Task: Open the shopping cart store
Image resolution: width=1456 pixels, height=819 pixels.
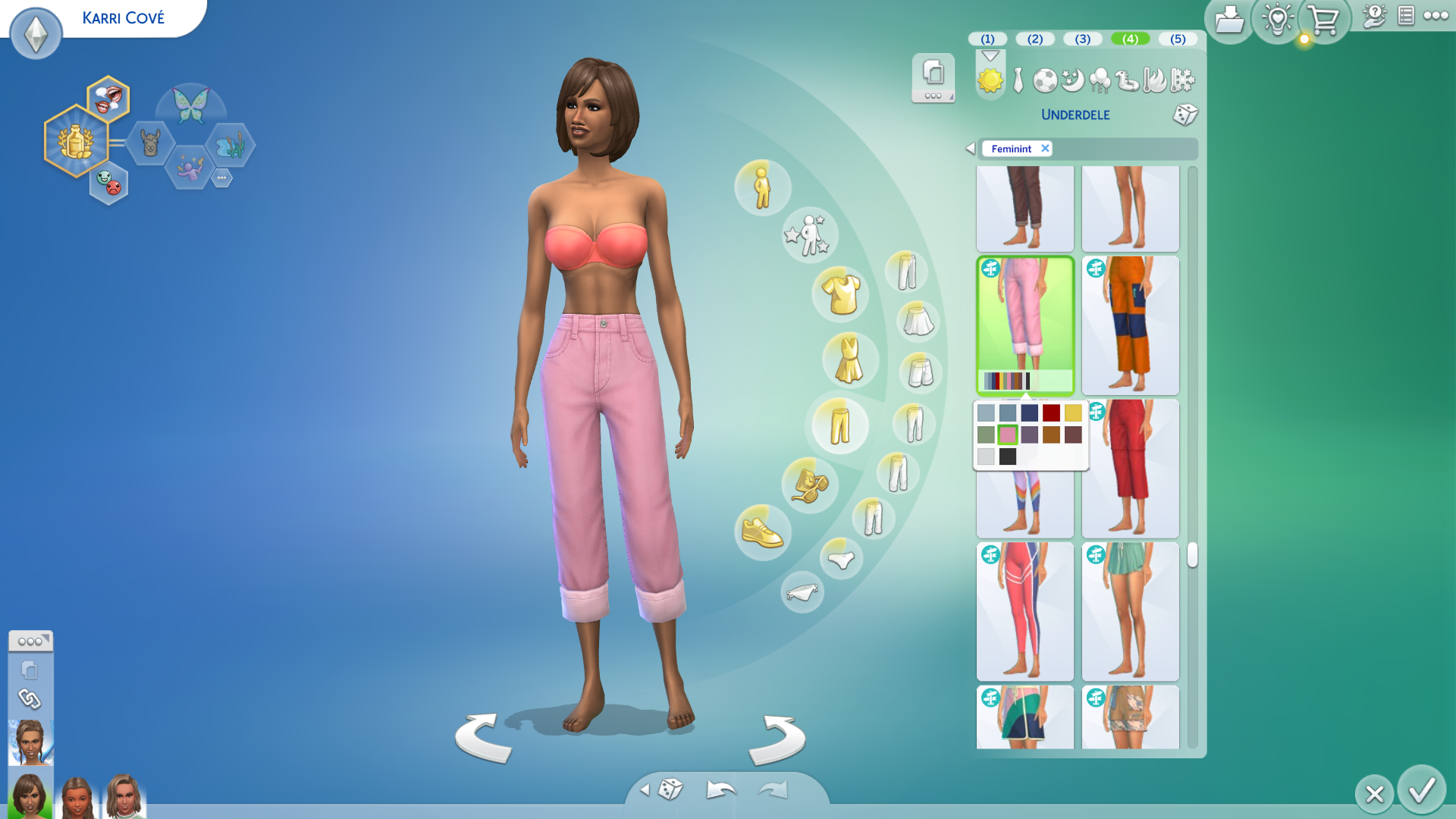Action: tap(1323, 20)
